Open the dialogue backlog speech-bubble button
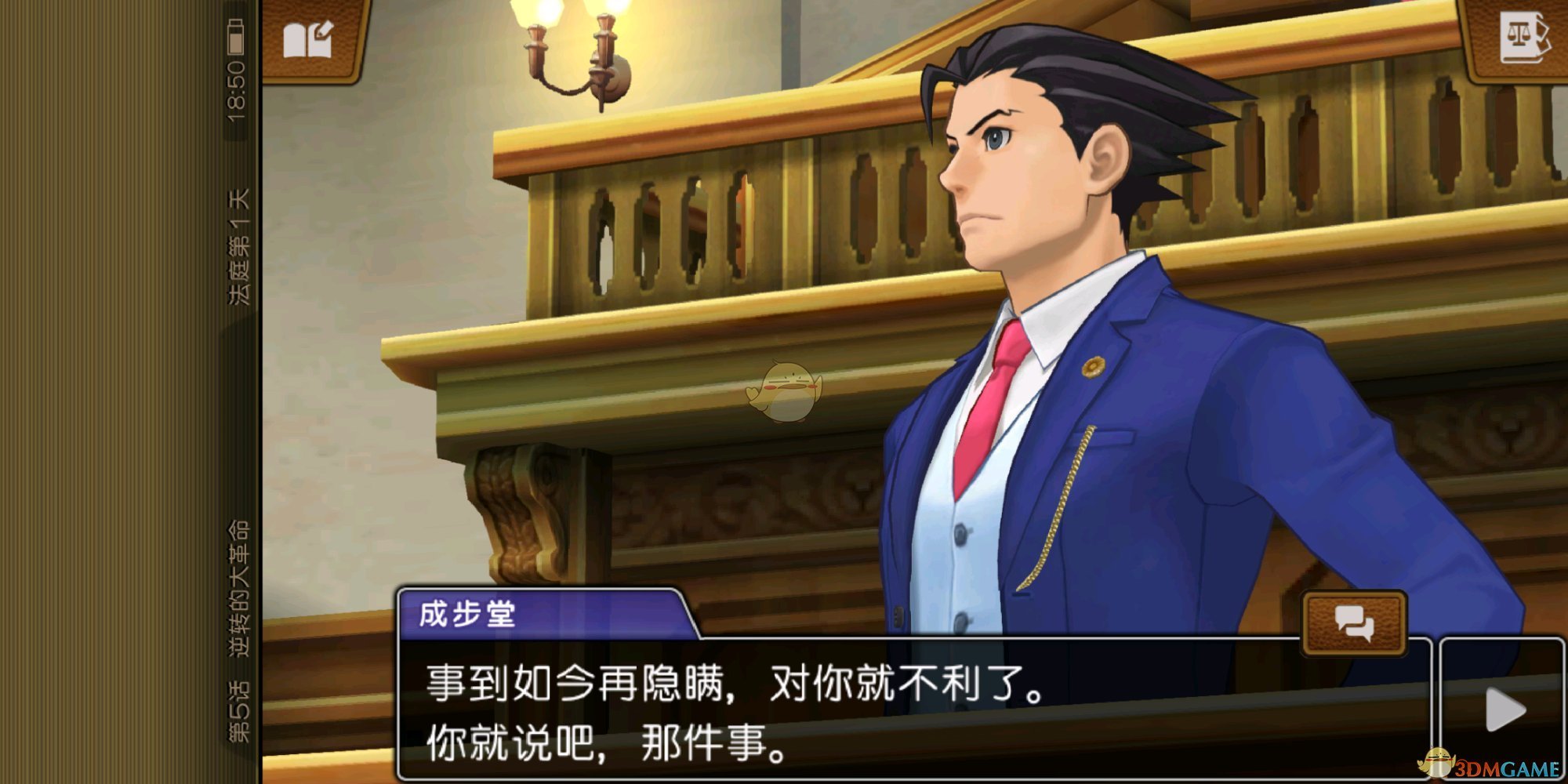This screenshot has height=784, width=1568. 1354,623
